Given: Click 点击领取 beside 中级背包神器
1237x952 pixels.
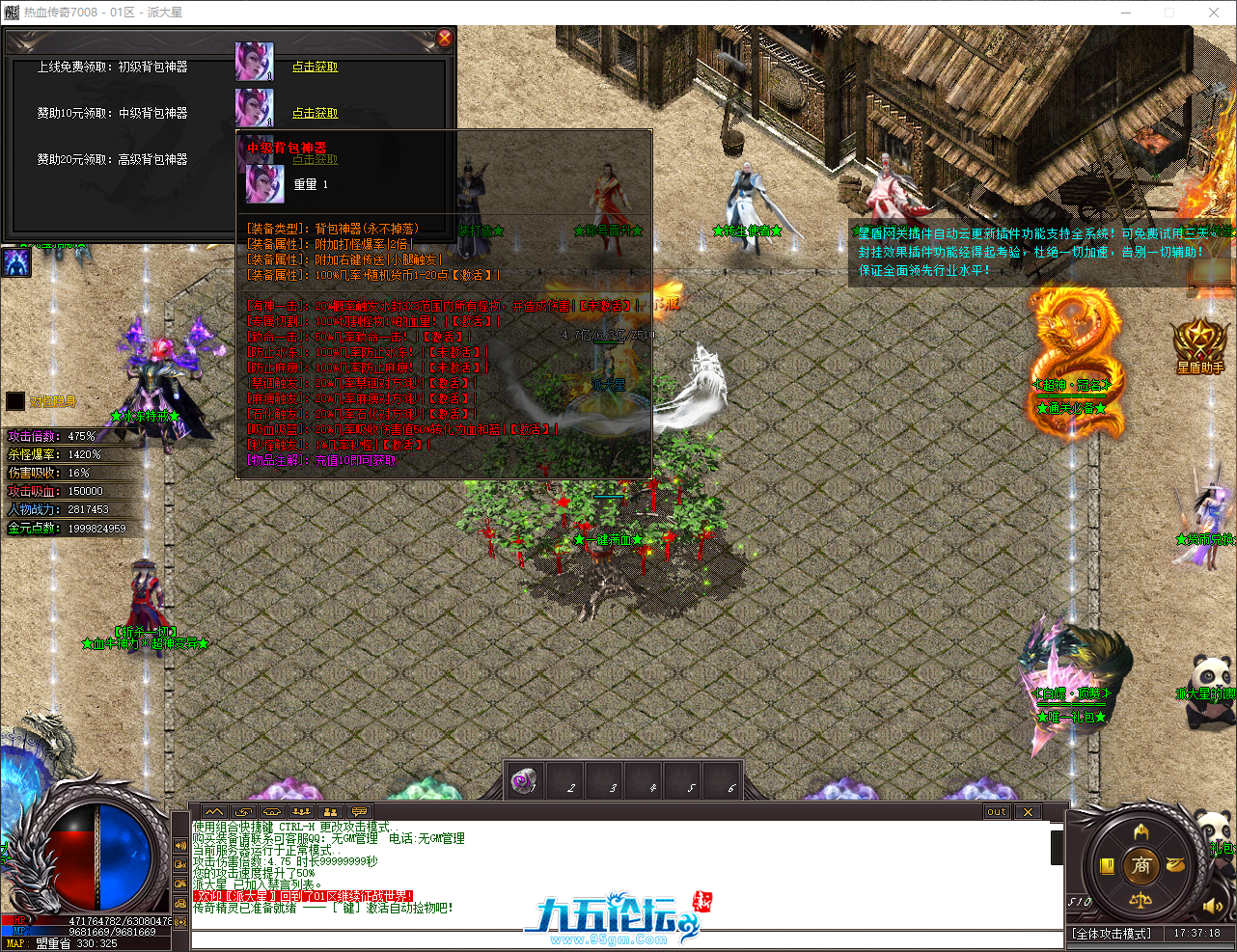Looking at the screenshot, I should coord(316,112).
